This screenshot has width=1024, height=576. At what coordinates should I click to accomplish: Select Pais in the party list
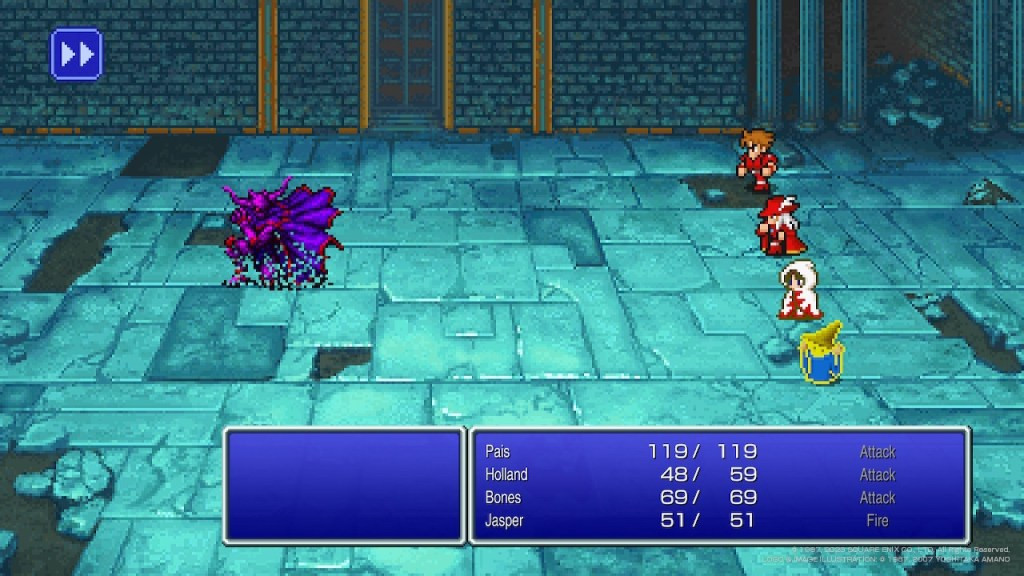coord(498,452)
